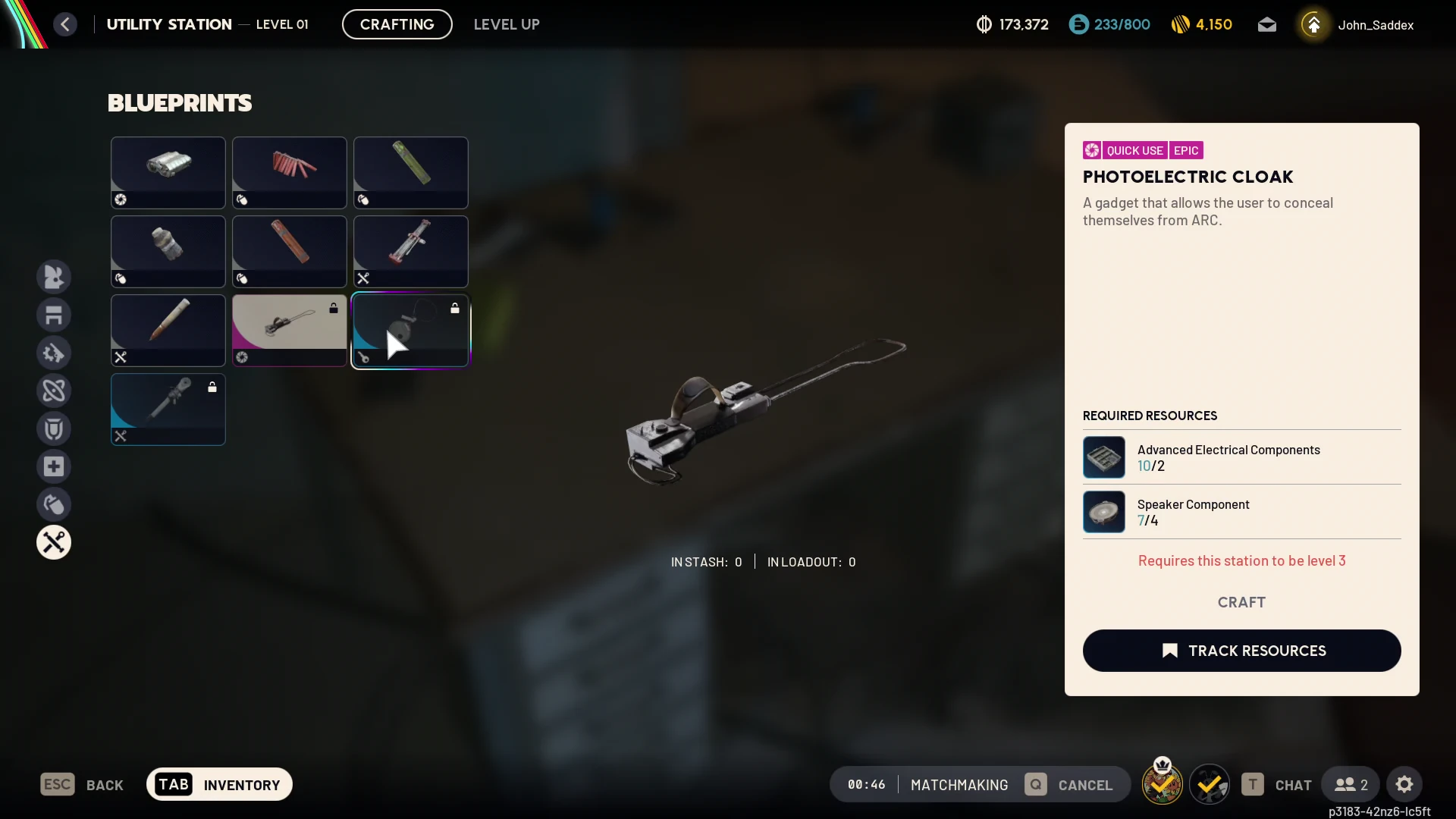Viewport: 1456px width, 819px height.
Task: Select the Photoelectric Cloak blueprint tile
Action: pyautogui.click(x=290, y=330)
